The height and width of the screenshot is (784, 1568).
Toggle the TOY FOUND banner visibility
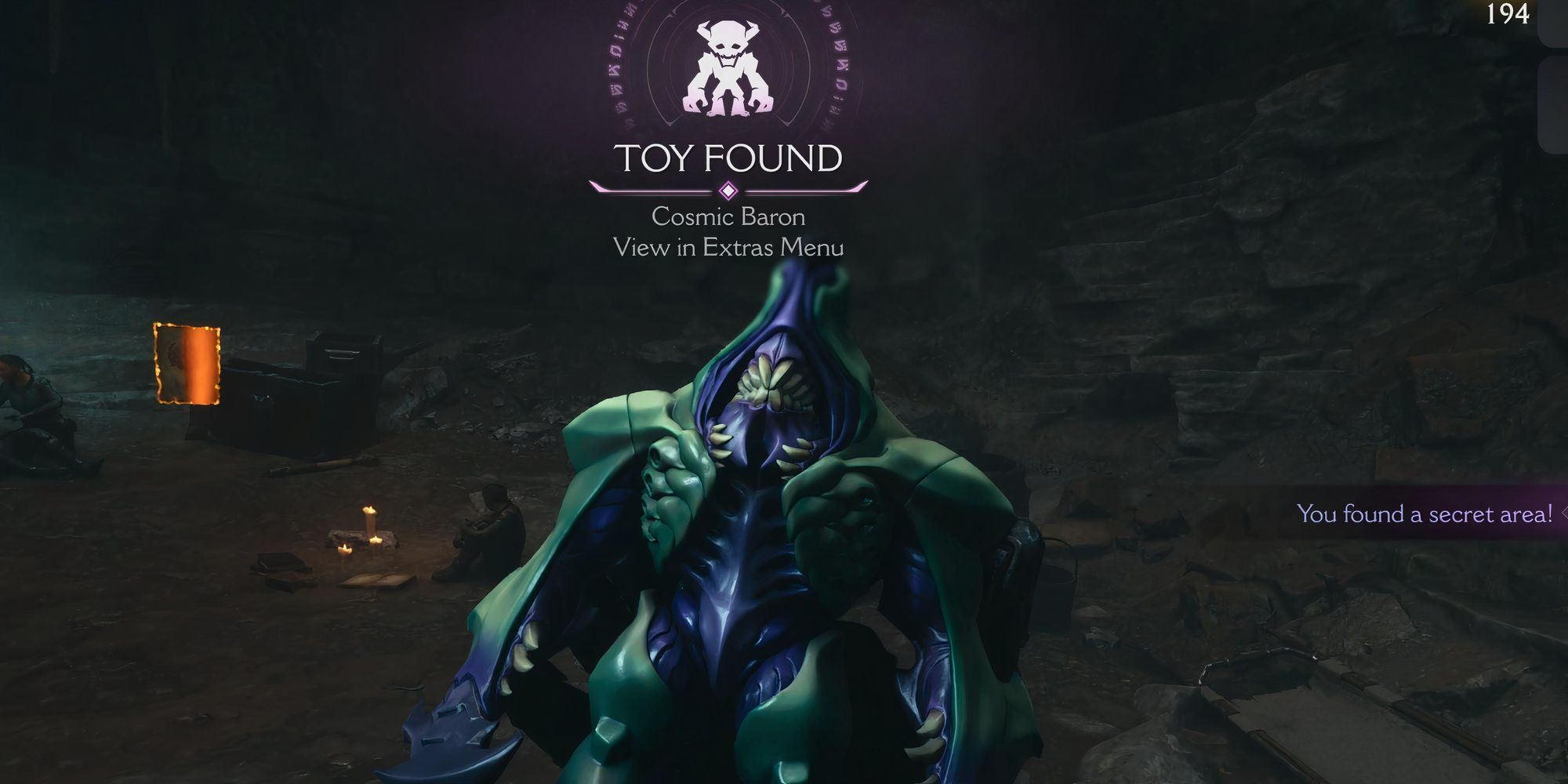[729, 158]
